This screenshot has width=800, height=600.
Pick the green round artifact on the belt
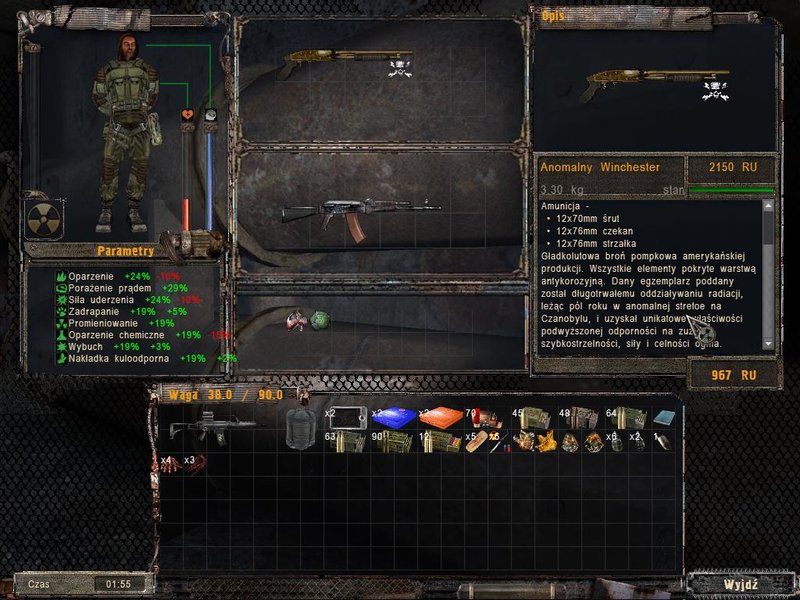(x=321, y=320)
